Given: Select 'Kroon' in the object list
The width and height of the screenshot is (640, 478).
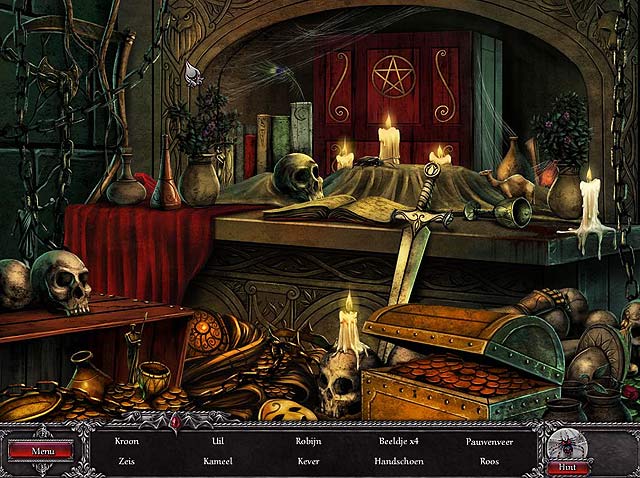Looking at the screenshot, I should (127, 440).
